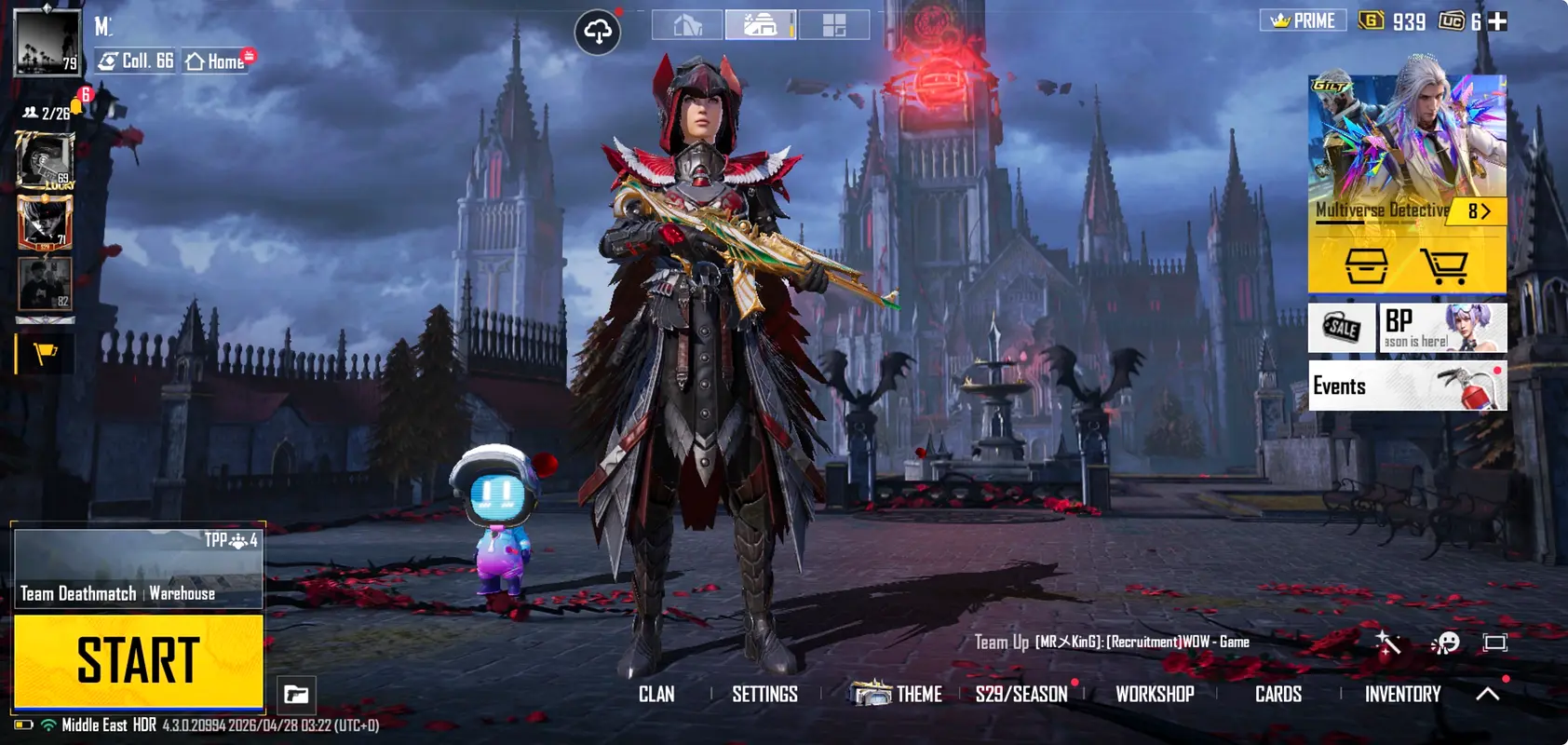Add UC with the plus button
Screen dimensions: 1568x745
pyautogui.click(x=1497, y=21)
